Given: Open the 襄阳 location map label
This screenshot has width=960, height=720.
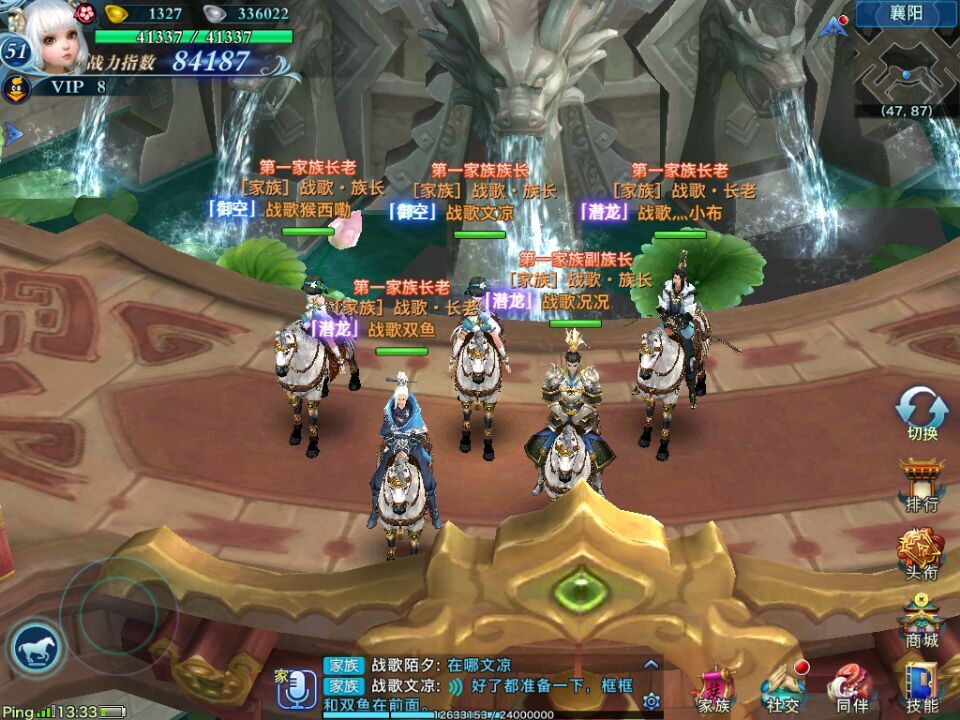Looking at the screenshot, I should 906,14.
